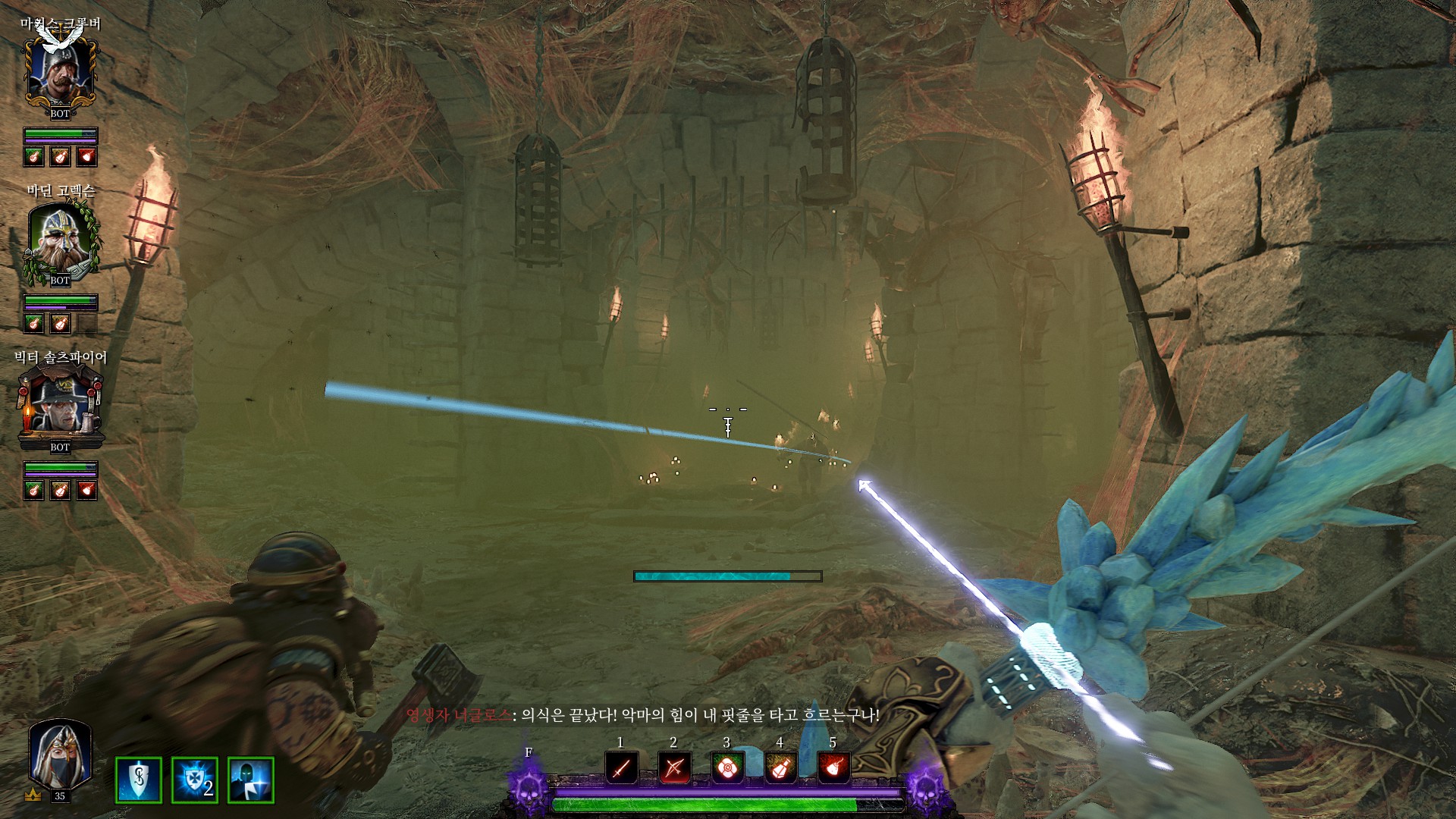Viewport: 1456px width, 819px height.
Task: Equip the bomb grenade slot
Action: [x=833, y=768]
